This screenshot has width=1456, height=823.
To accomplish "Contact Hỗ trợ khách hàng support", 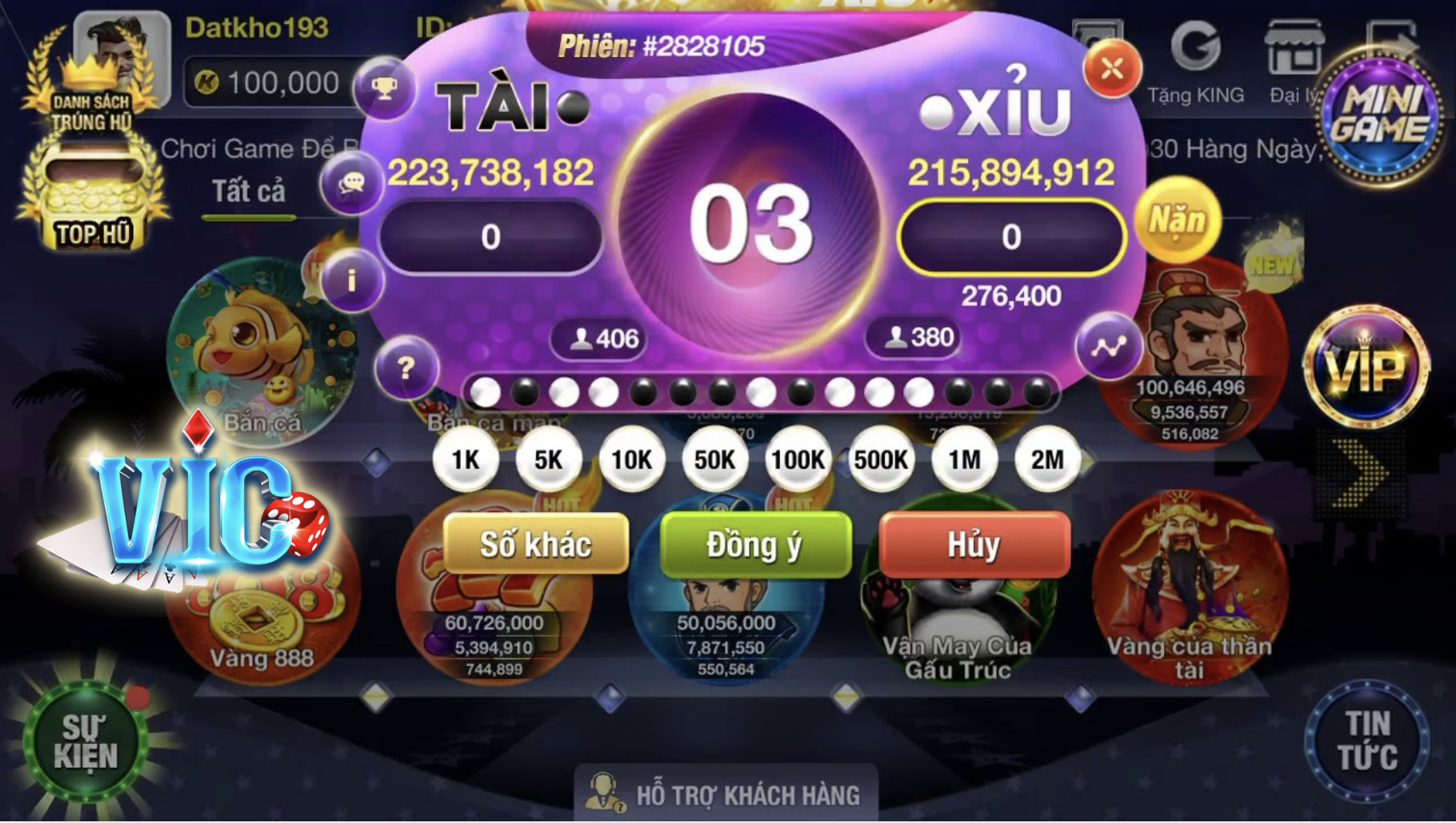I will click(727, 794).
